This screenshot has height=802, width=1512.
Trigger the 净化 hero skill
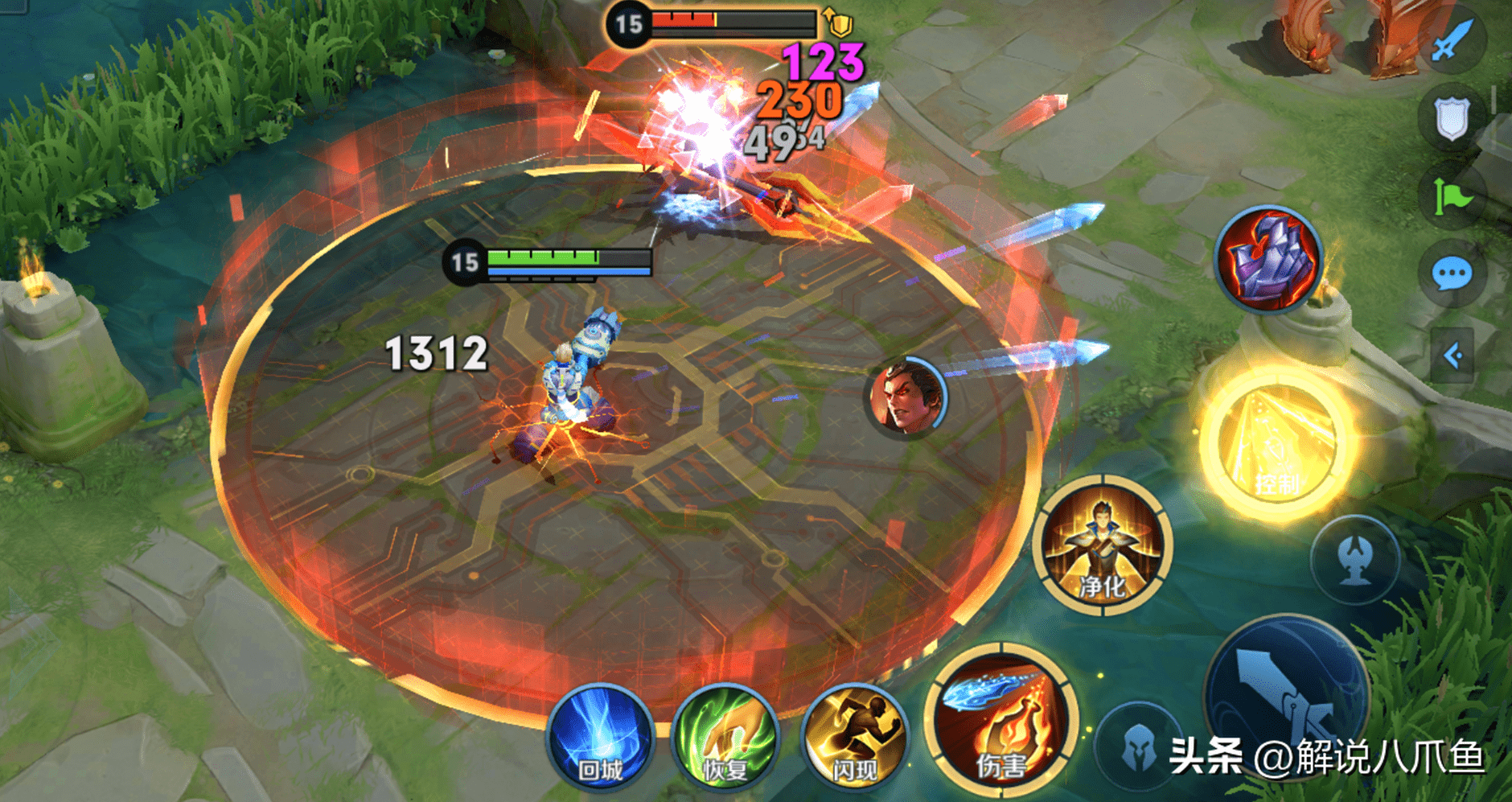click(x=1103, y=545)
